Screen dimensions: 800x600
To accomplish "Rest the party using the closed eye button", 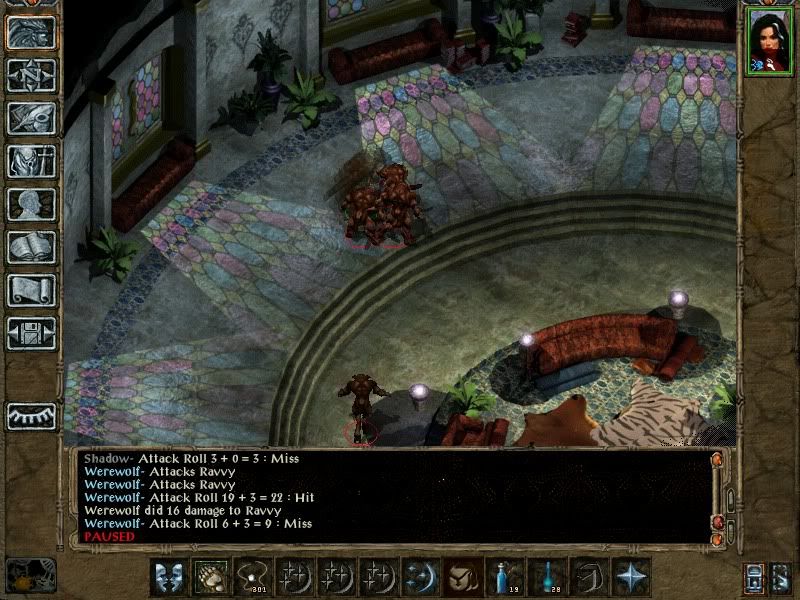I will [31, 415].
